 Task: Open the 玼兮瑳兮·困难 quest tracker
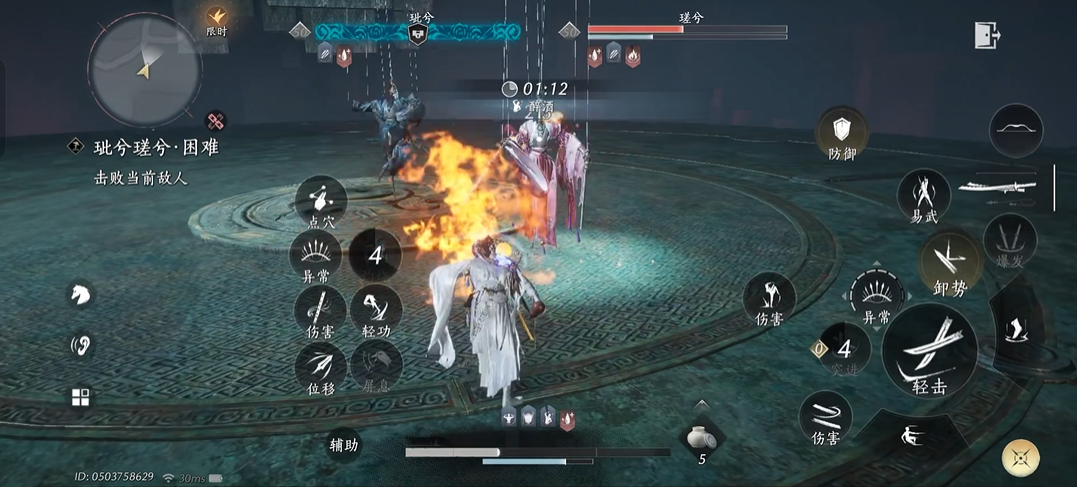(x=156, y=148)
